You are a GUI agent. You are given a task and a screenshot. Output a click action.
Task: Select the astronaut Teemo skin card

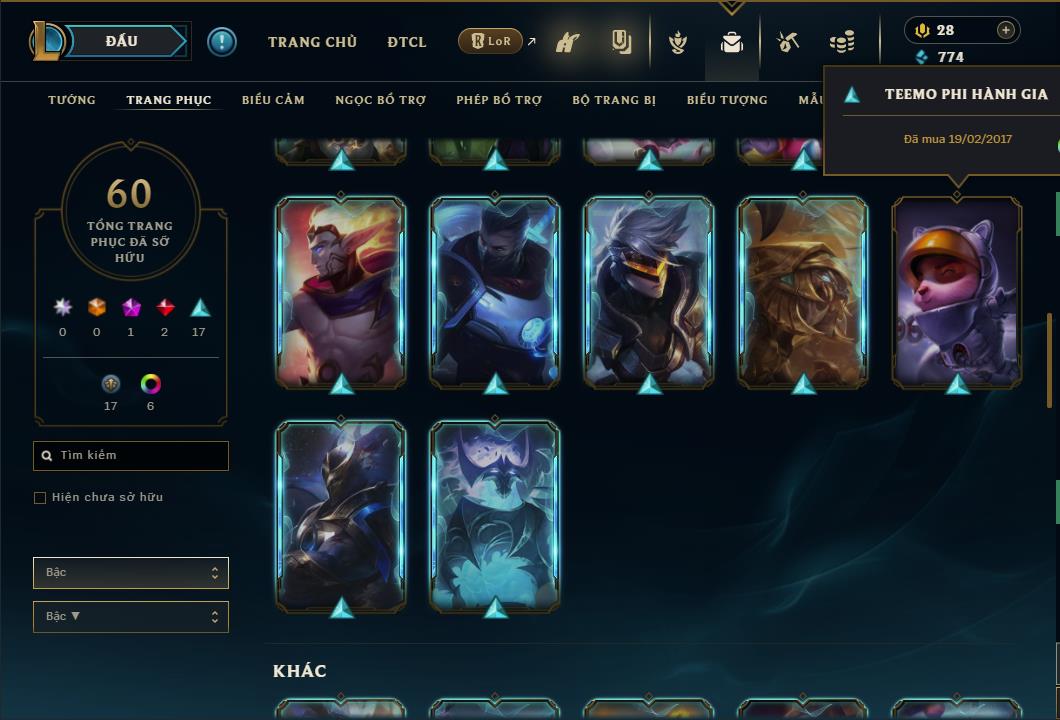click(957, 290)
